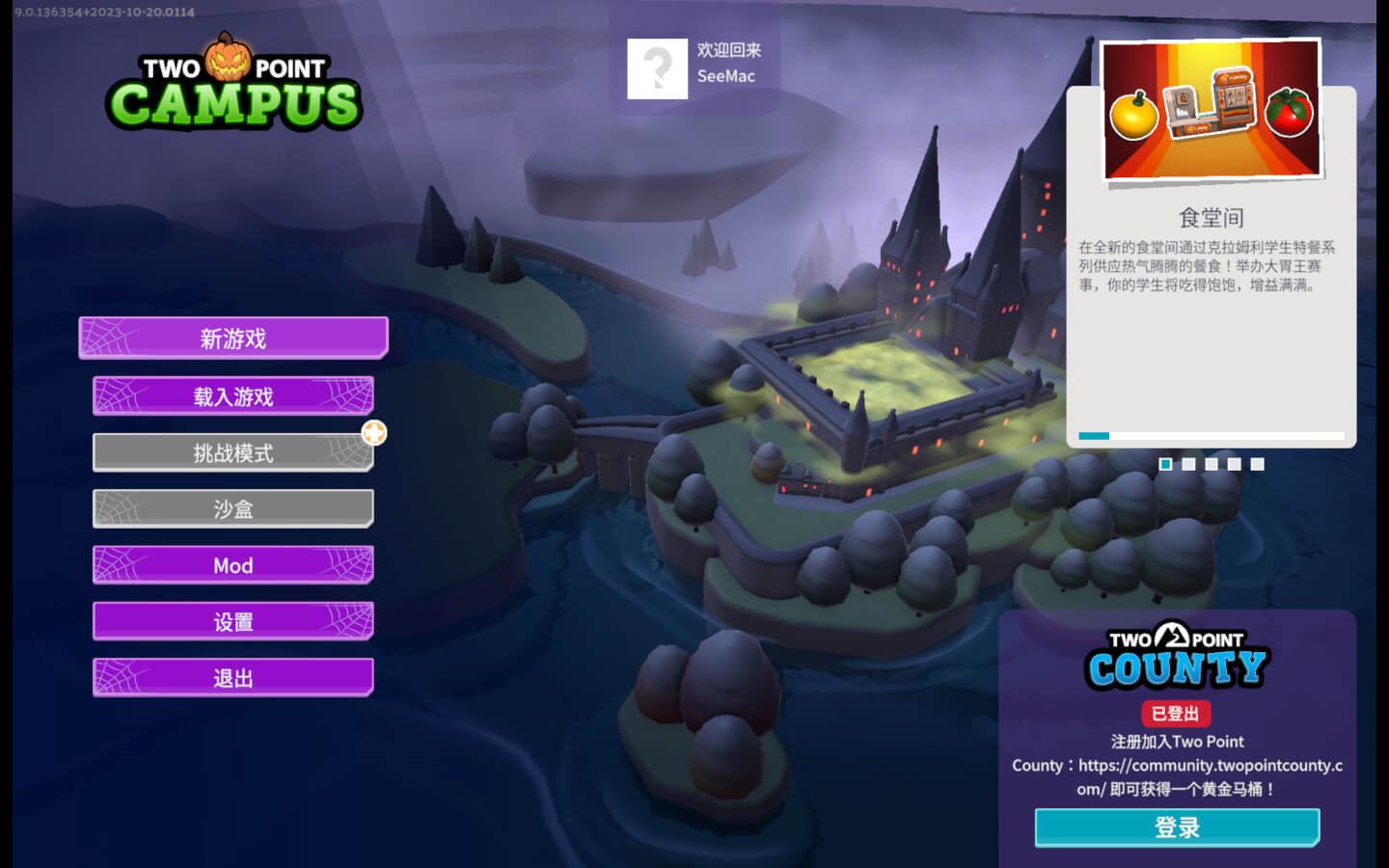The width and height of the screenshot is (1389, 868).
Task: Choose the 沙盒 sandbox mode
Action: [x=232, y=509]
